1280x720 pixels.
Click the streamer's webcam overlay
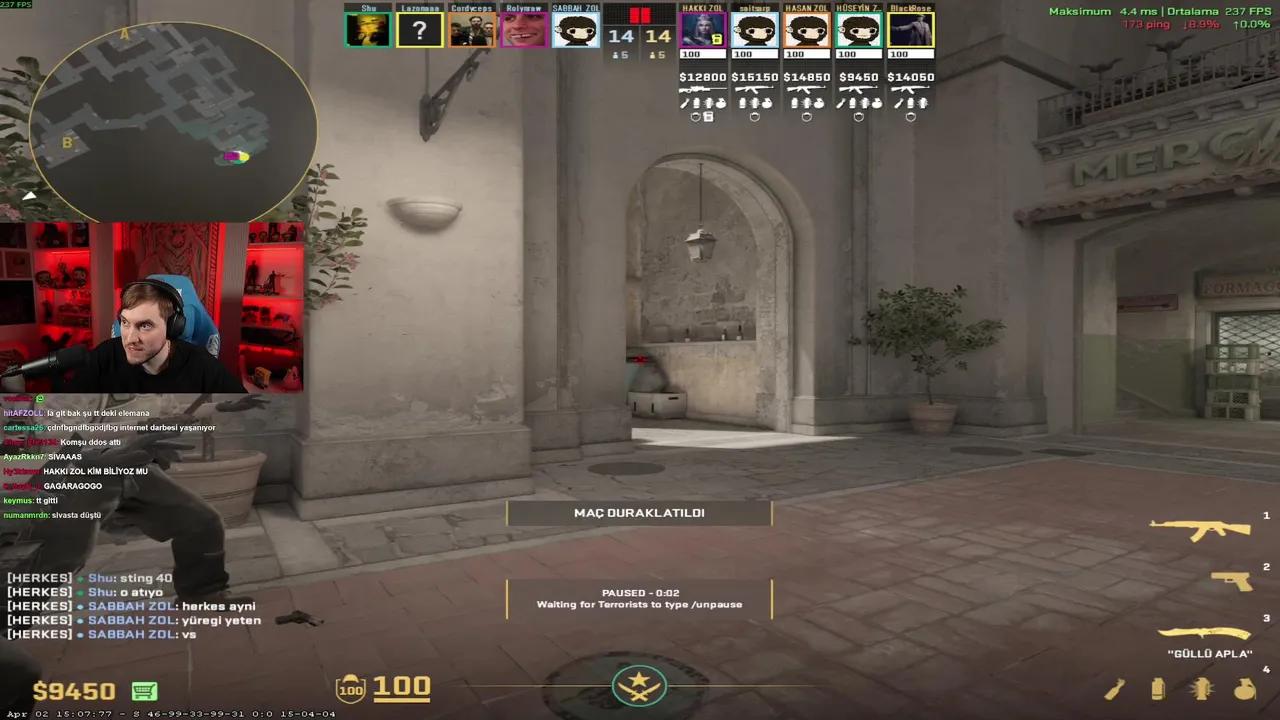(x=150, y=305)
